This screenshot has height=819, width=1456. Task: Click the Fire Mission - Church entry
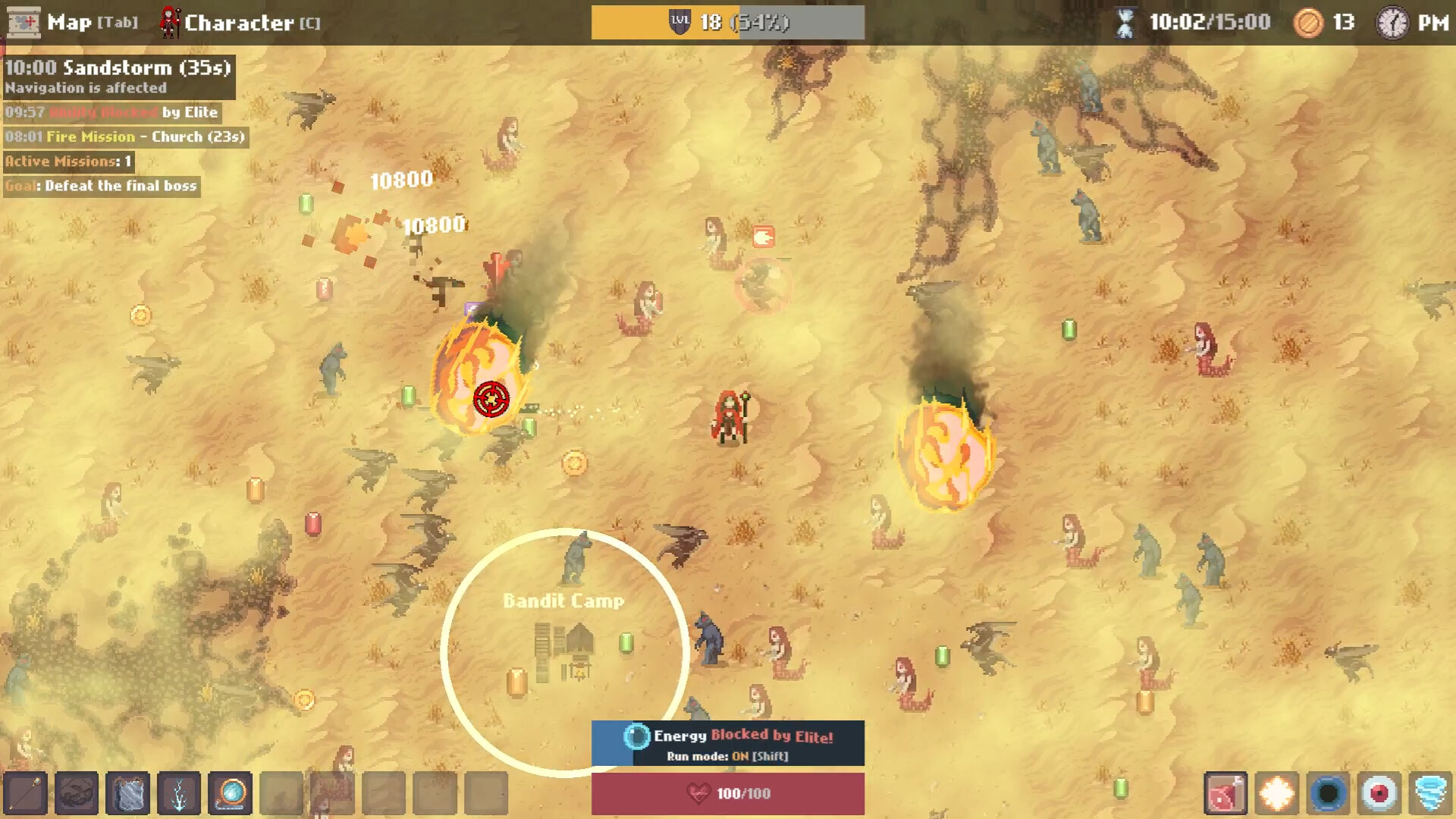[125, 137]
